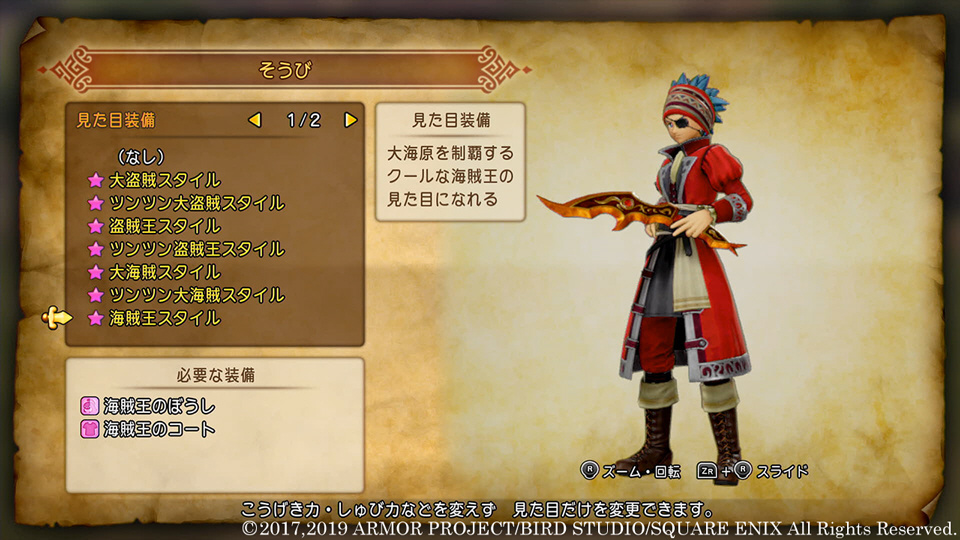Choose 大盗賊スタイル from the list

(164, 180)
